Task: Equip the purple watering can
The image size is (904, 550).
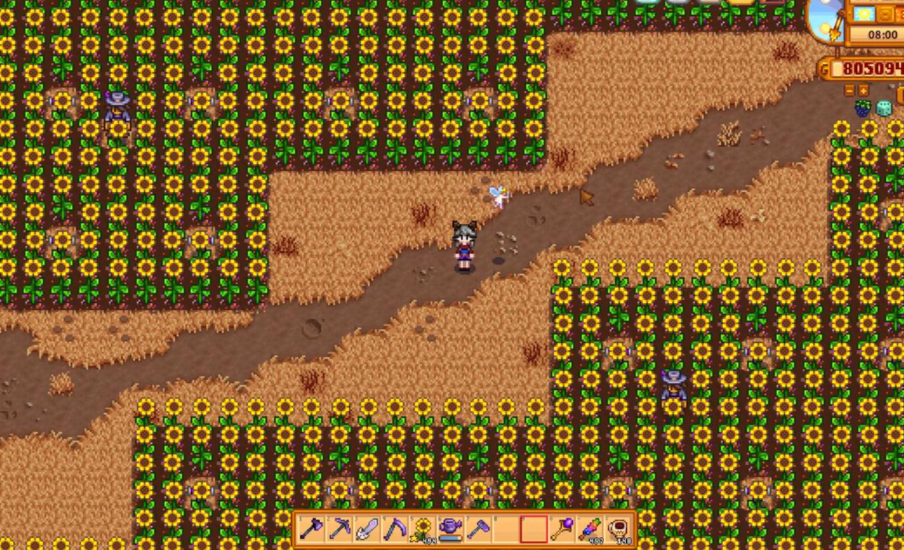Action: pyautogui.click(x=451, y=527)
